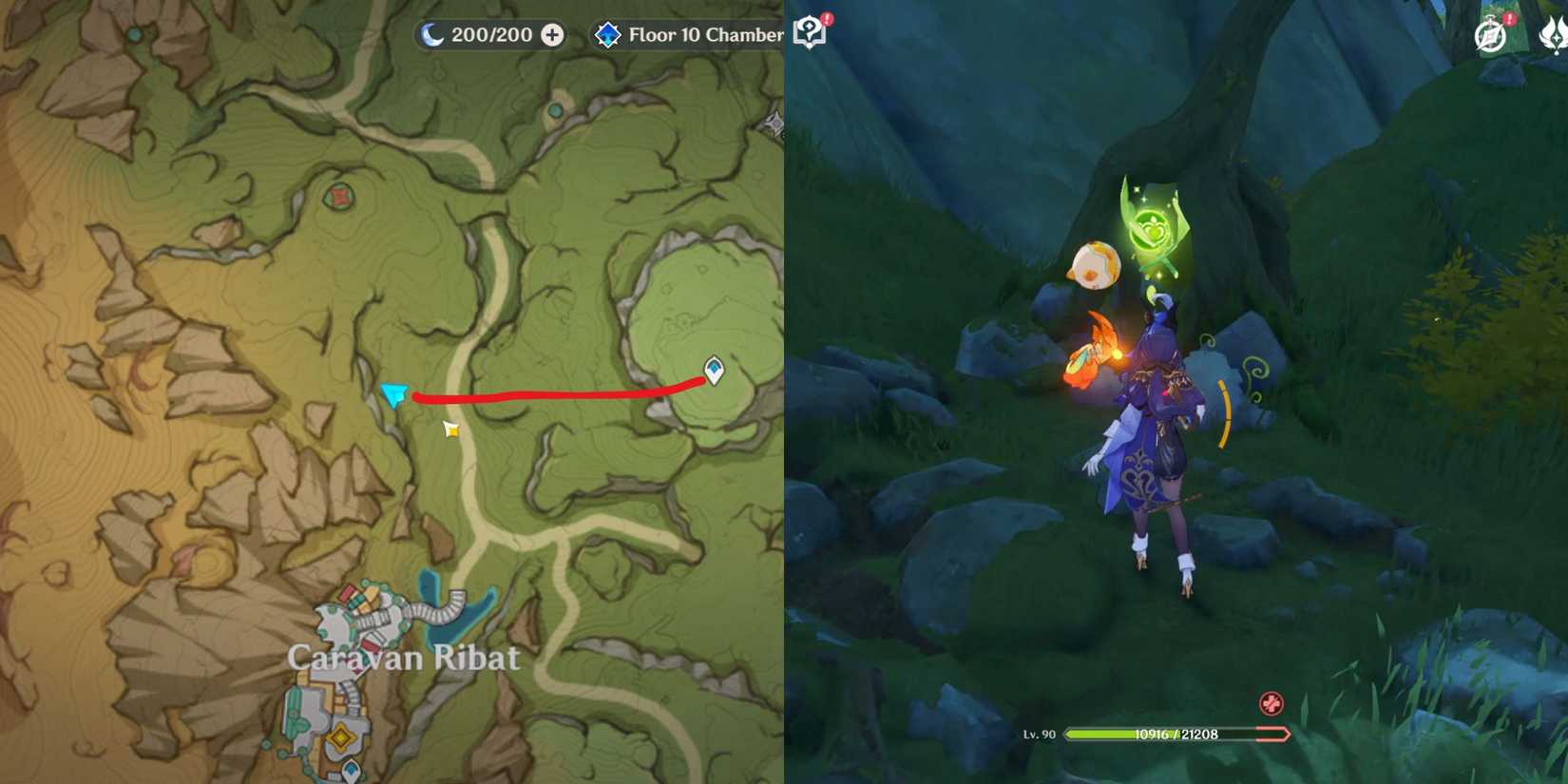Select the cyan player position arrow on the map
Image resolution: width=1568 pixels, height=784 pixels.
pyautogui.click(x=392, y=394)
